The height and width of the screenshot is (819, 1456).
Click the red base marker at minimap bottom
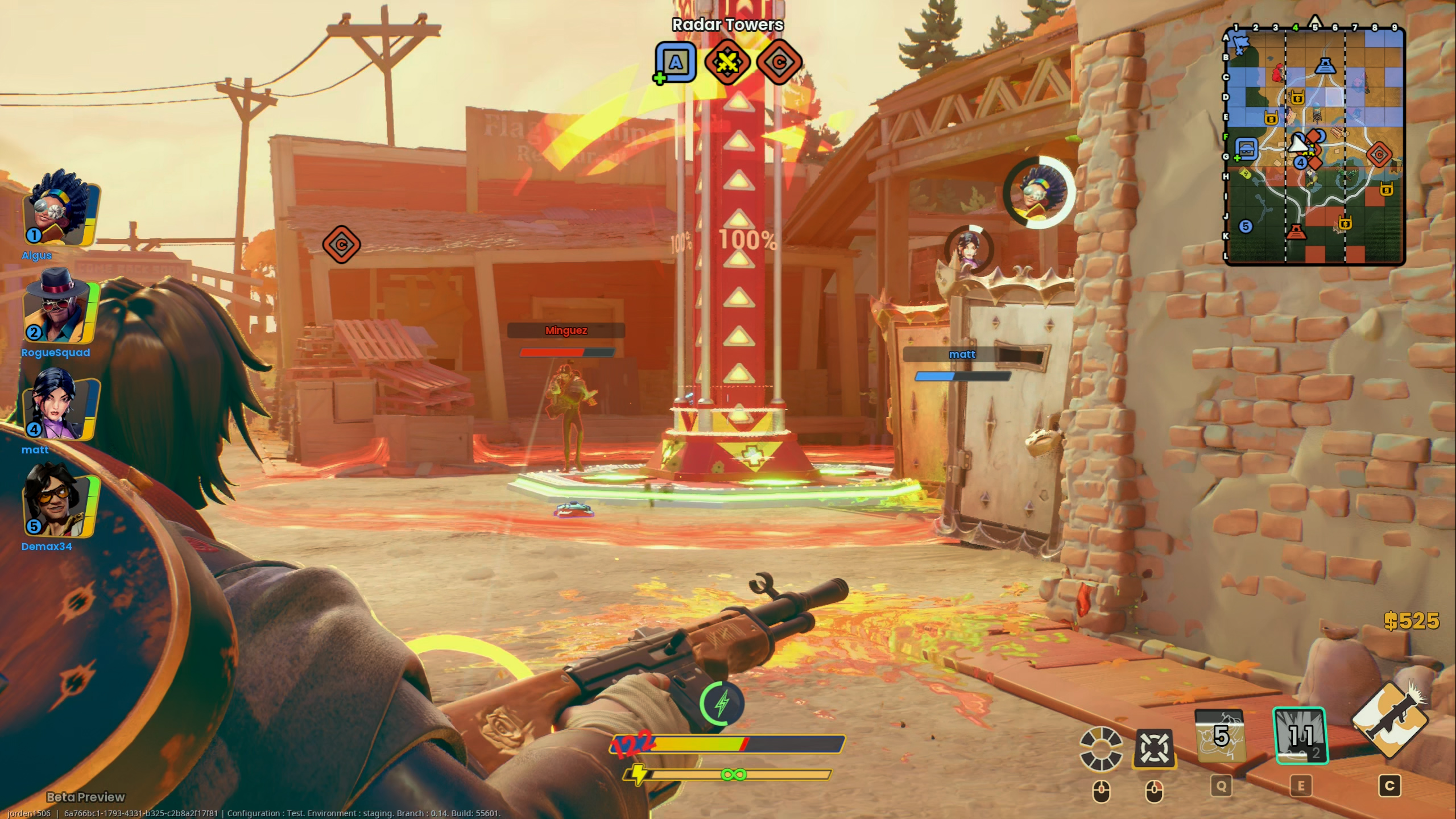coord(1296,232)
